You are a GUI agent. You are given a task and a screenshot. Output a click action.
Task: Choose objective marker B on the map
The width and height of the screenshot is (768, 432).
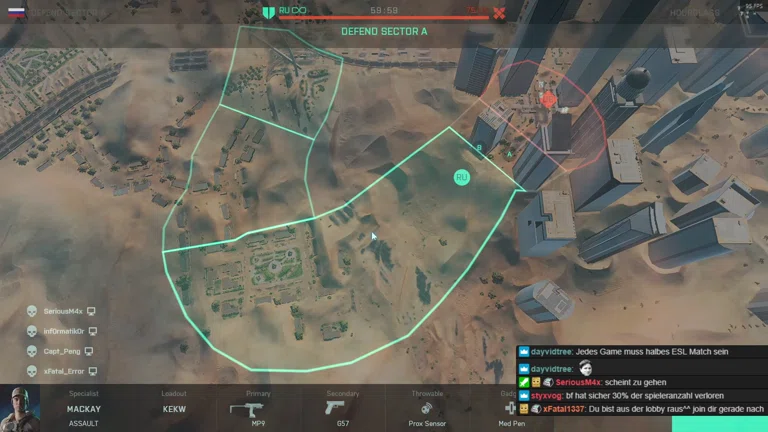(480, 150)
